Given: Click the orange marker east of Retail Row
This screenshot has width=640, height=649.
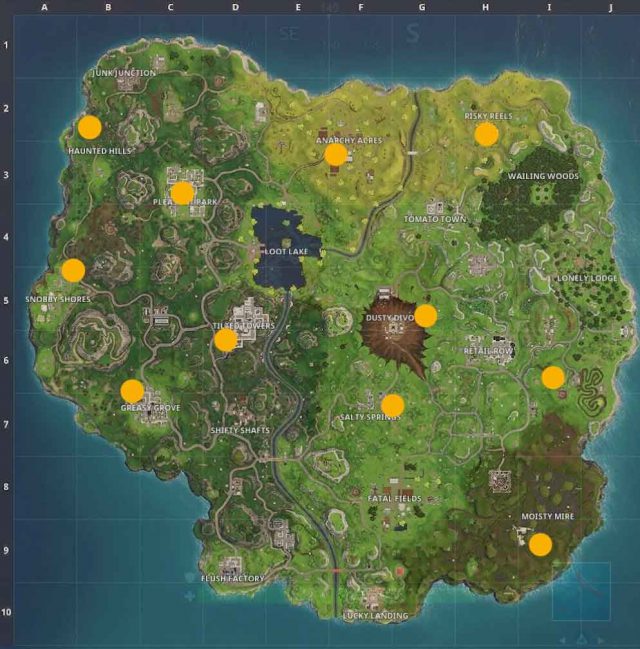Looking at the screenshot, I should (553, 377).
